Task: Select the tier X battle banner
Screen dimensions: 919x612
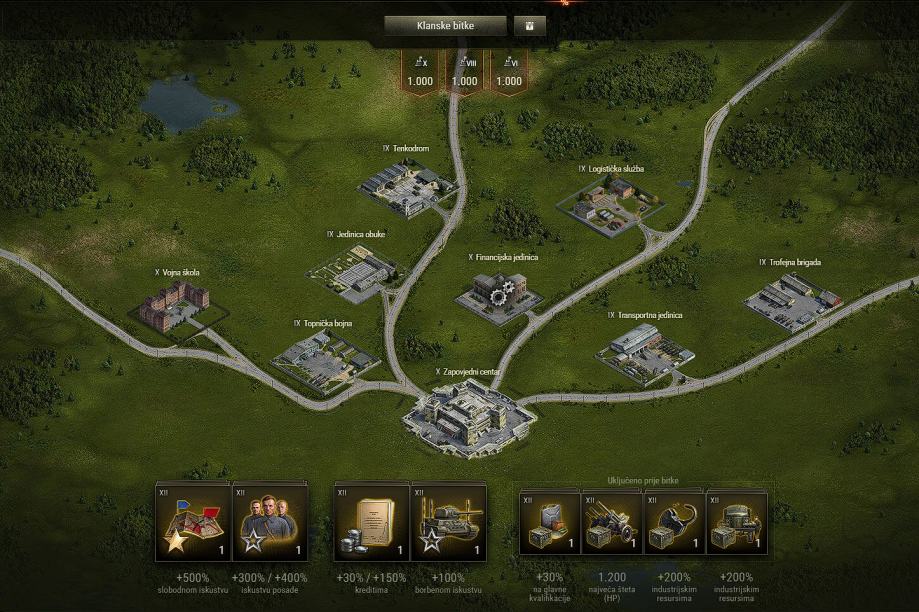Action: (x=420, y=73)
